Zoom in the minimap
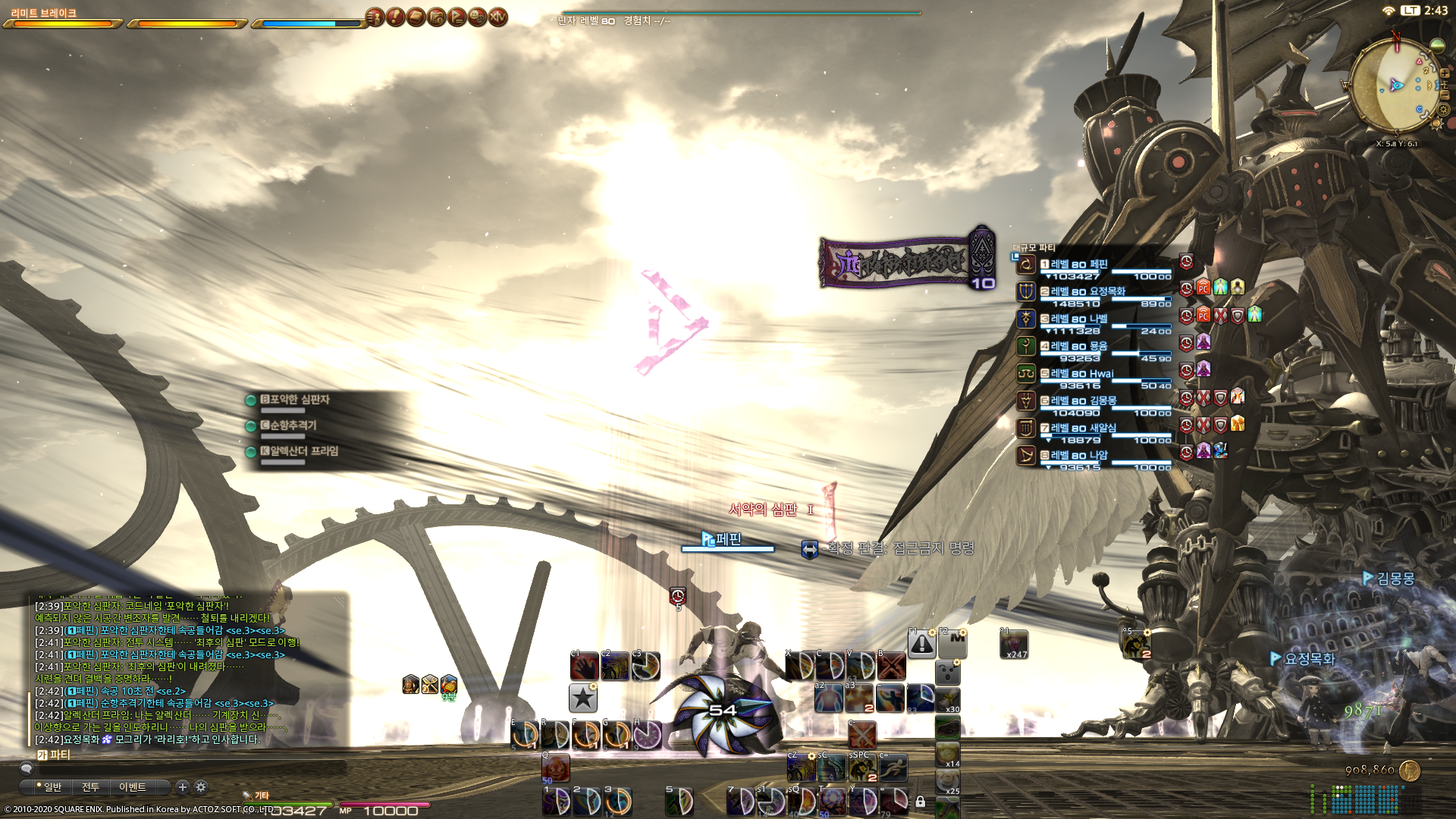This screenshot has width=1456, height=819. (1445, 74)
